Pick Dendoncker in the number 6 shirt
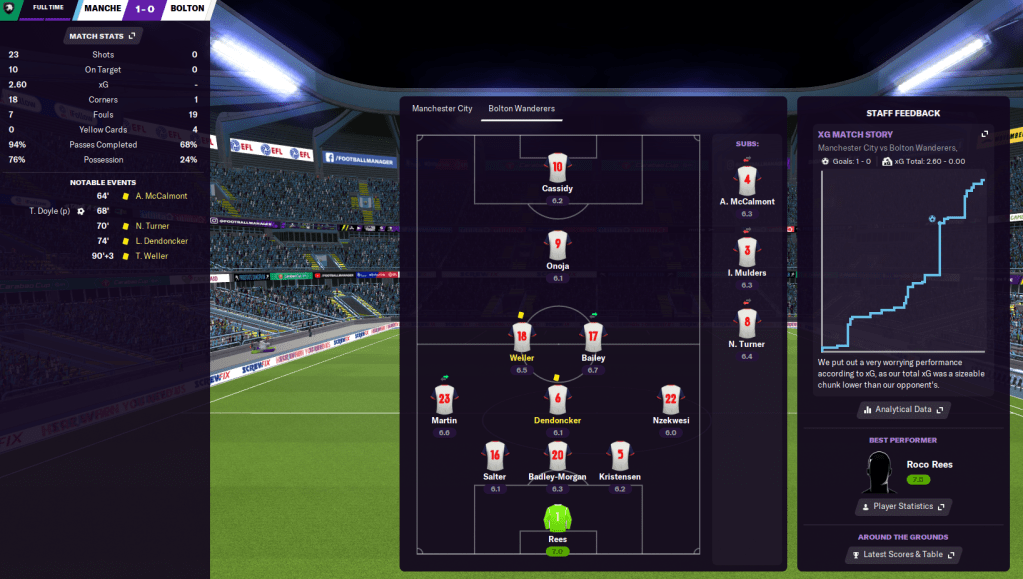This screenshot has width=1023, height=579. click(557, 400)
